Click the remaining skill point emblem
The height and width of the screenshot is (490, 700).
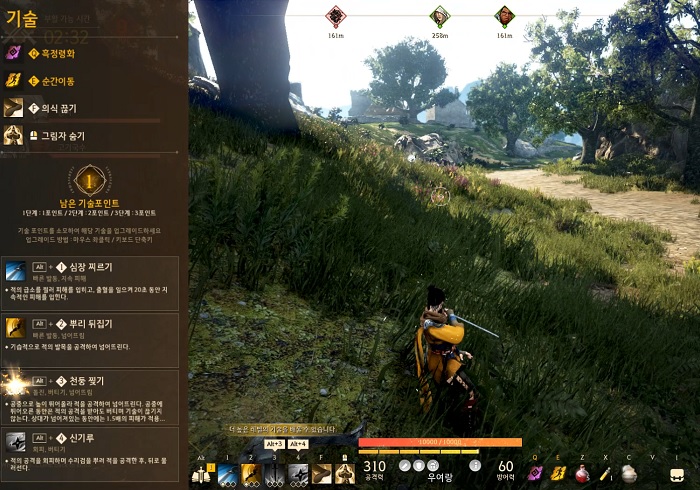90,180
